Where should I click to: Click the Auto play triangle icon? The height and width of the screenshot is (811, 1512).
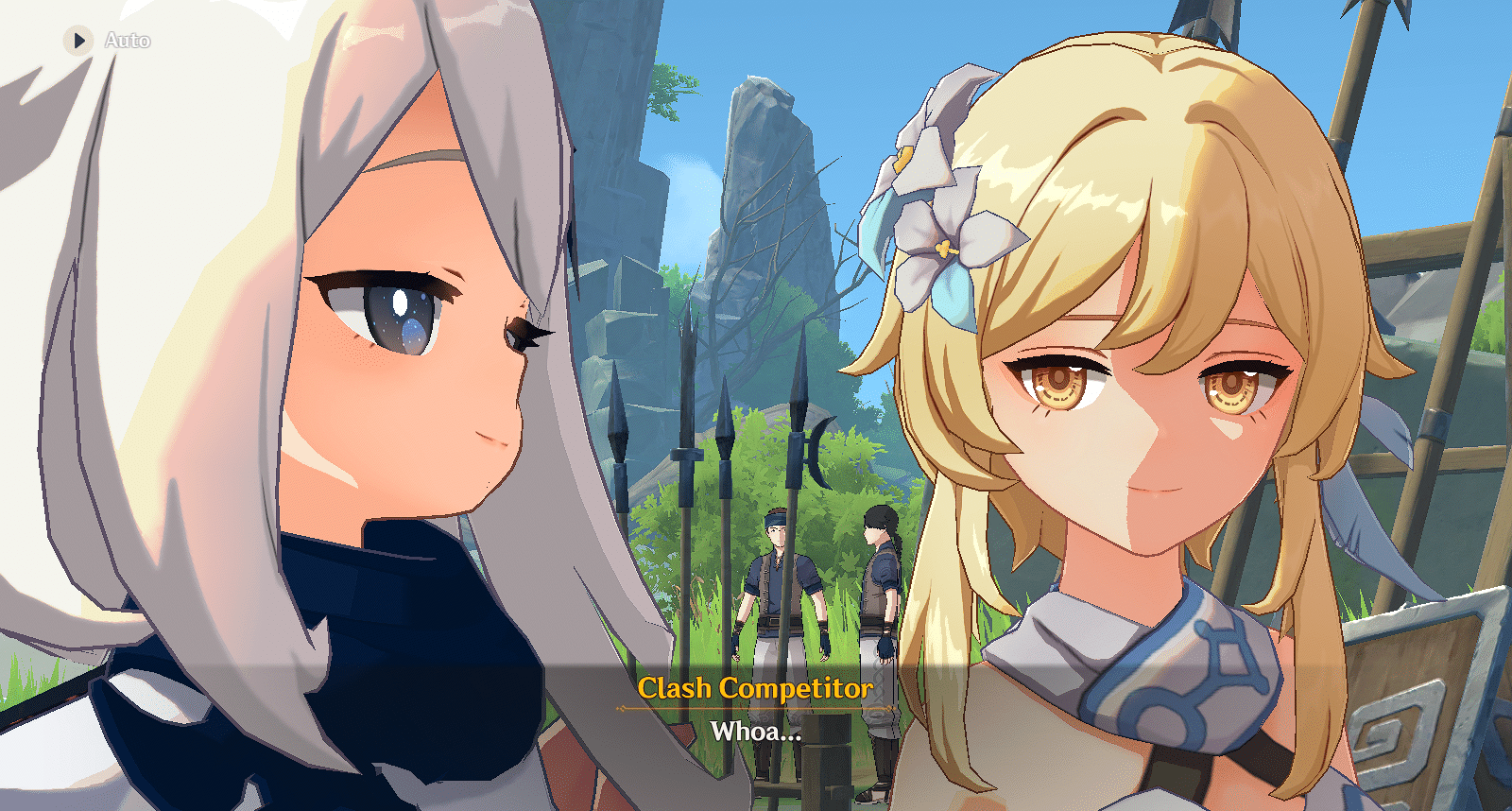pos(78,41)
